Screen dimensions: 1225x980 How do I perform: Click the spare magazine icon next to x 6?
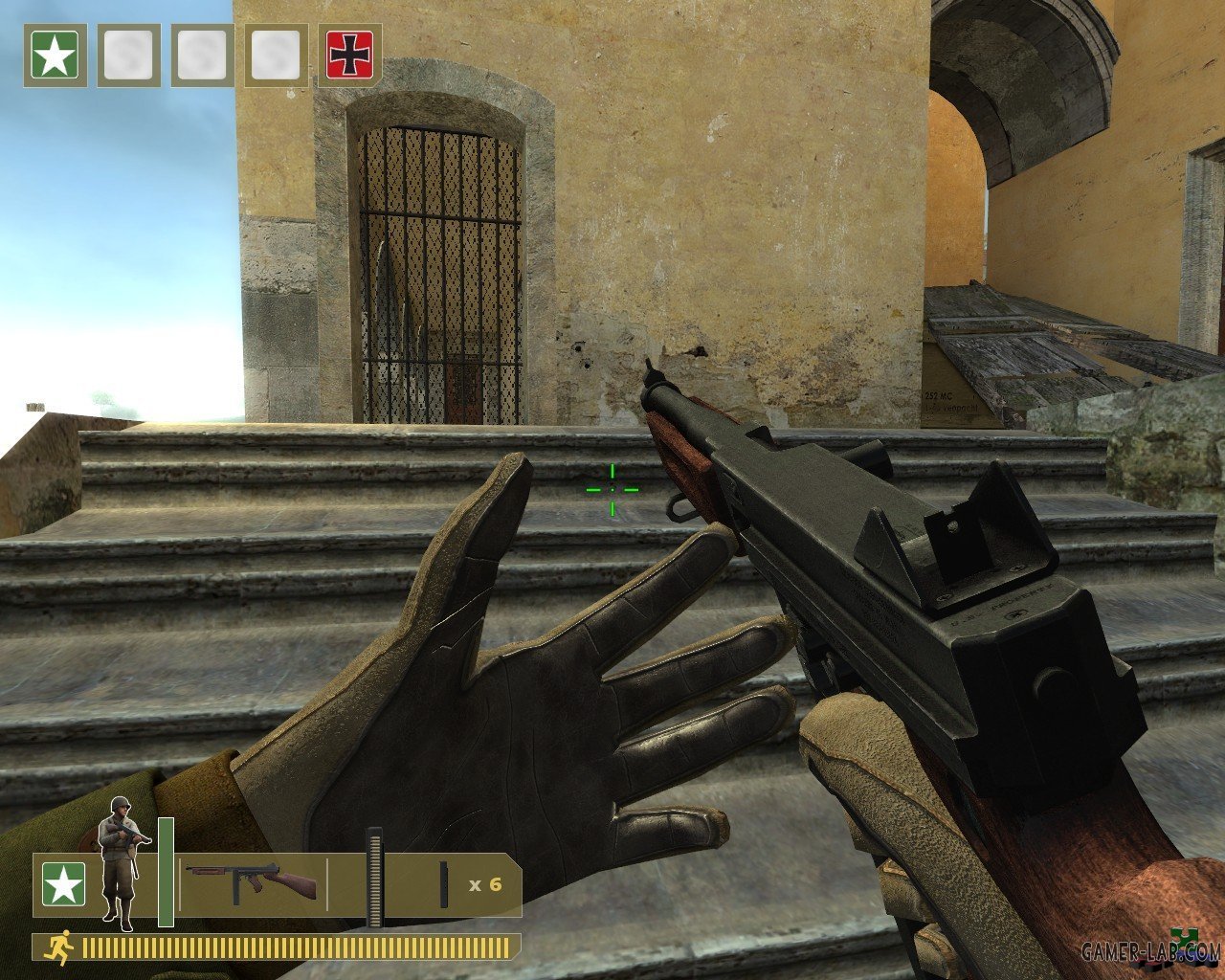click(445, 884)
